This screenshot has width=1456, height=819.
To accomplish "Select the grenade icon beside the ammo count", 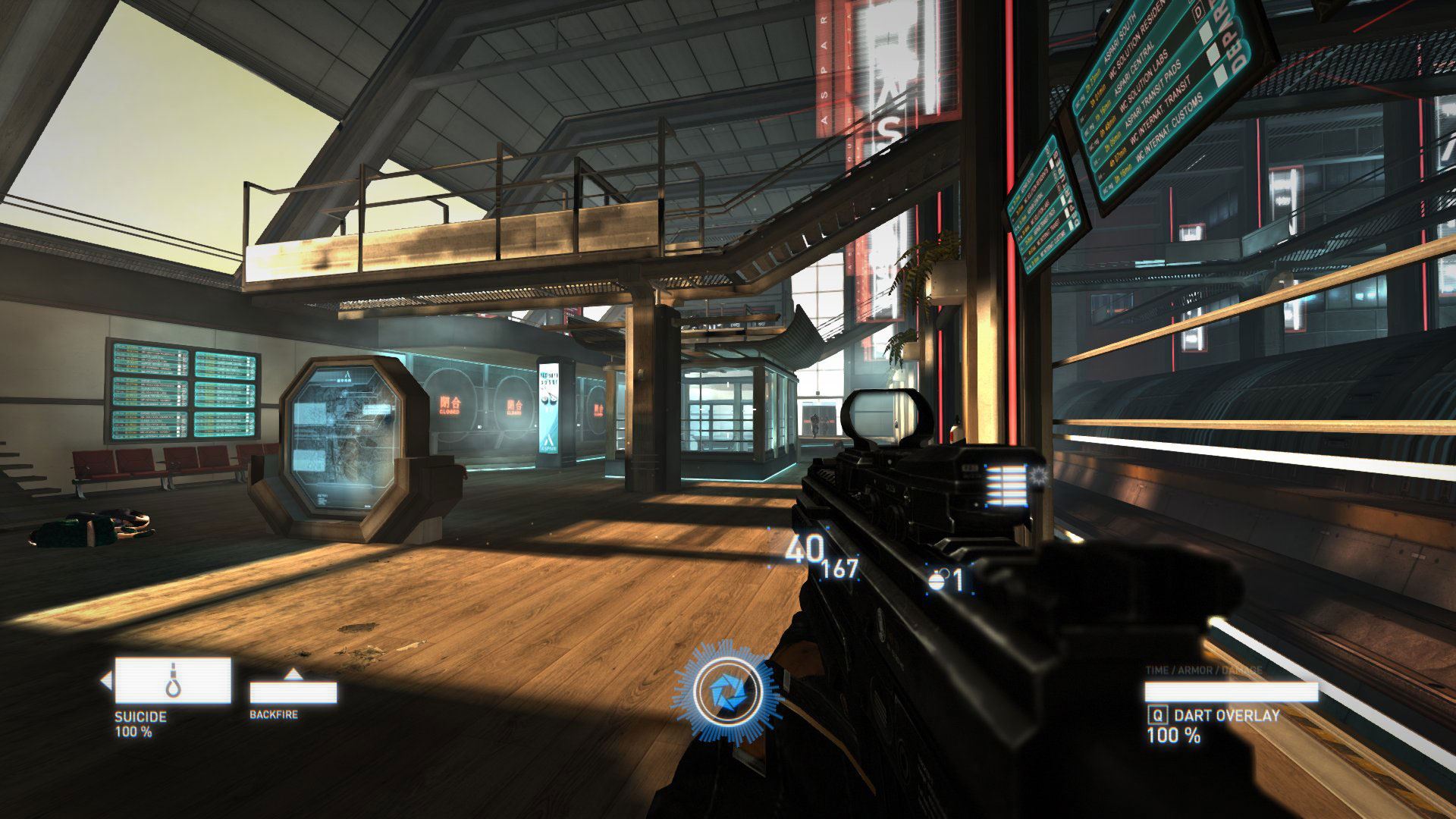I will click(x=938, y=581).
